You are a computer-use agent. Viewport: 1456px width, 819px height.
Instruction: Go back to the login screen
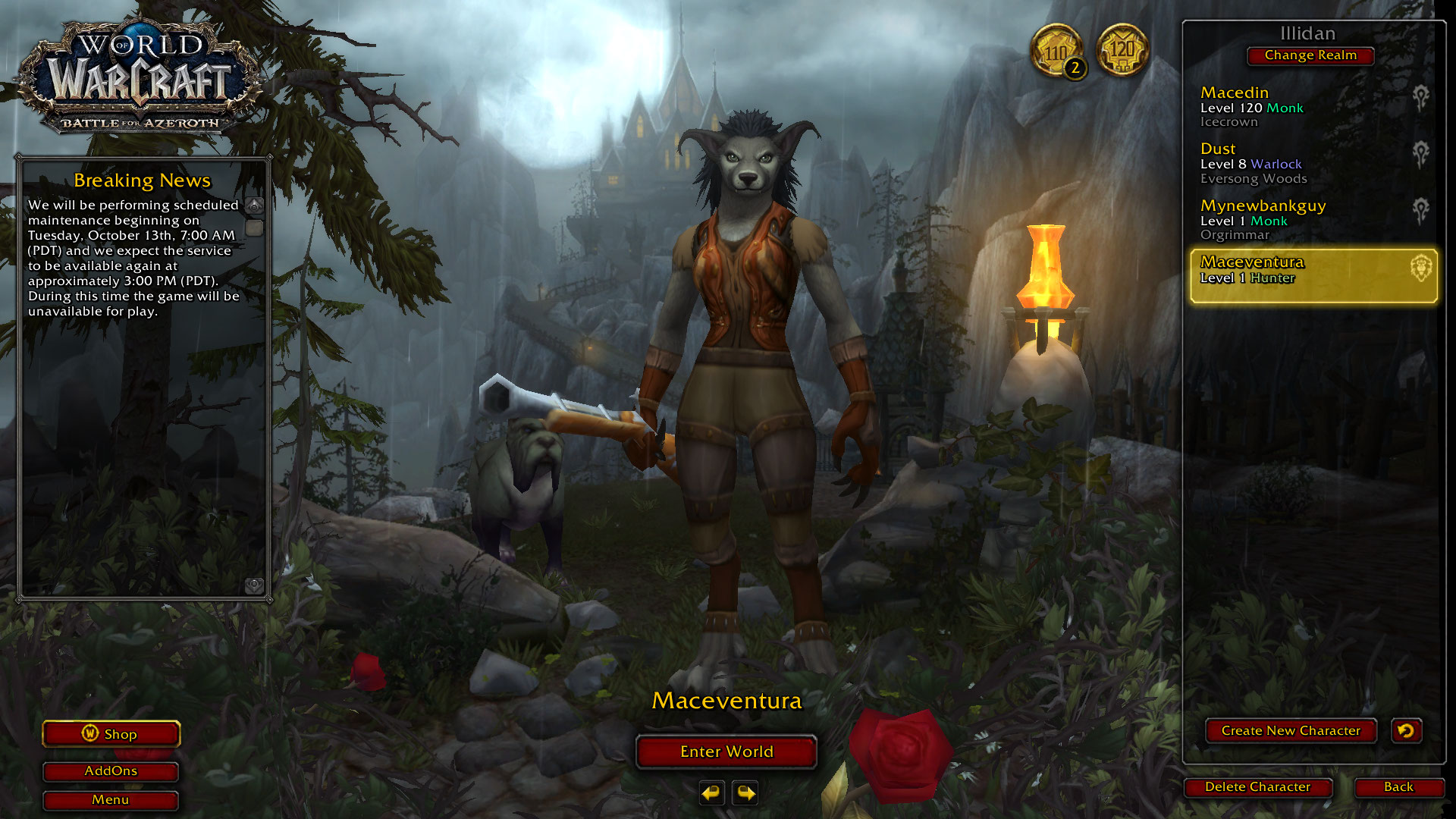pyautogui.click(x=1398, y=787)
